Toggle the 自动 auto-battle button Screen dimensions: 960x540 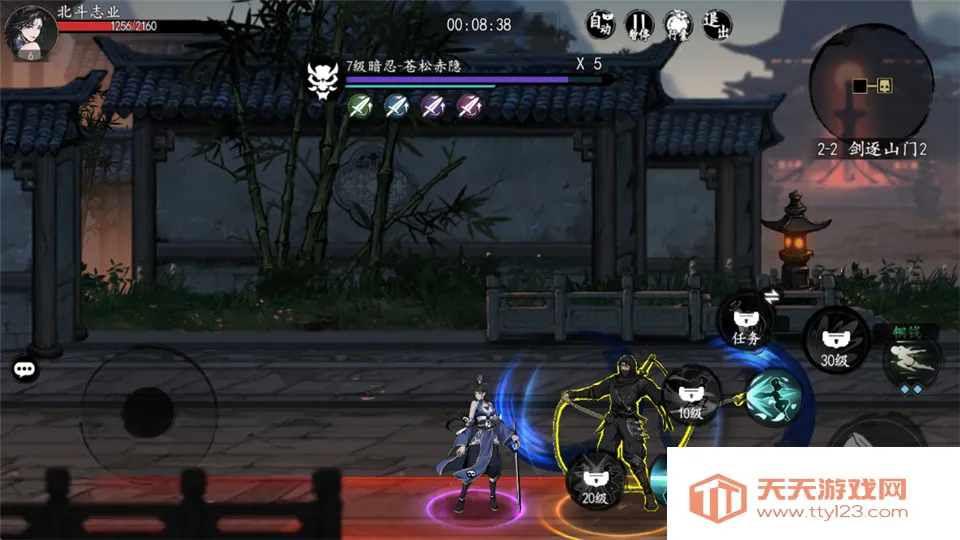[600, 24]
